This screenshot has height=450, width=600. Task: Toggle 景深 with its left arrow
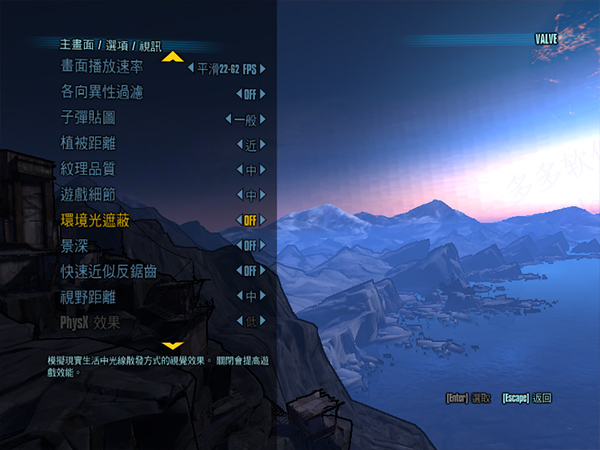point(239,245)
